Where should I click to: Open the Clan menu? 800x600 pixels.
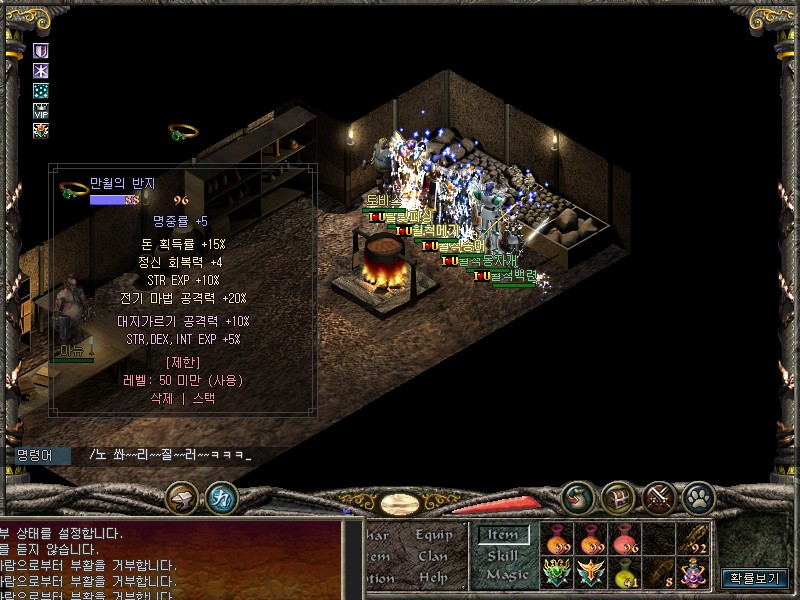click(433, 556)
